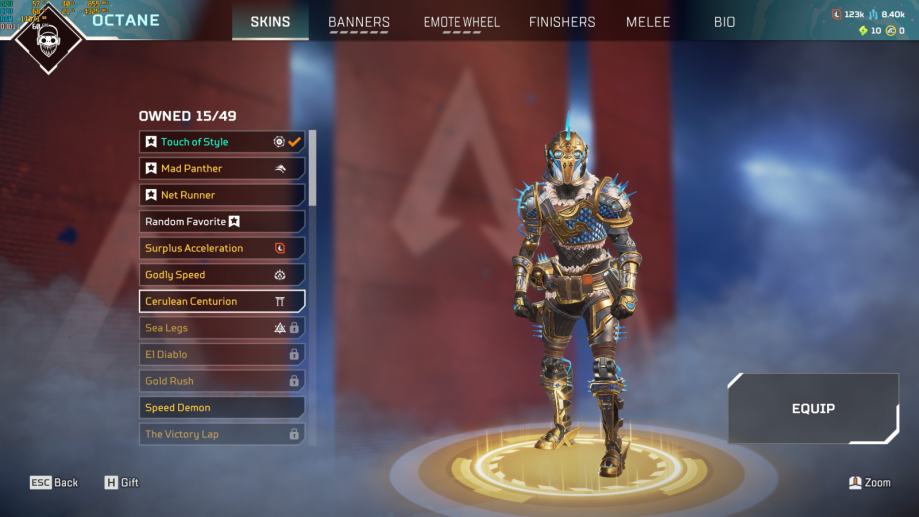The width and height of the screenshot is (919, 517).
Task: Select the Godly Speed skin
Action: click(x=222, y=275)
